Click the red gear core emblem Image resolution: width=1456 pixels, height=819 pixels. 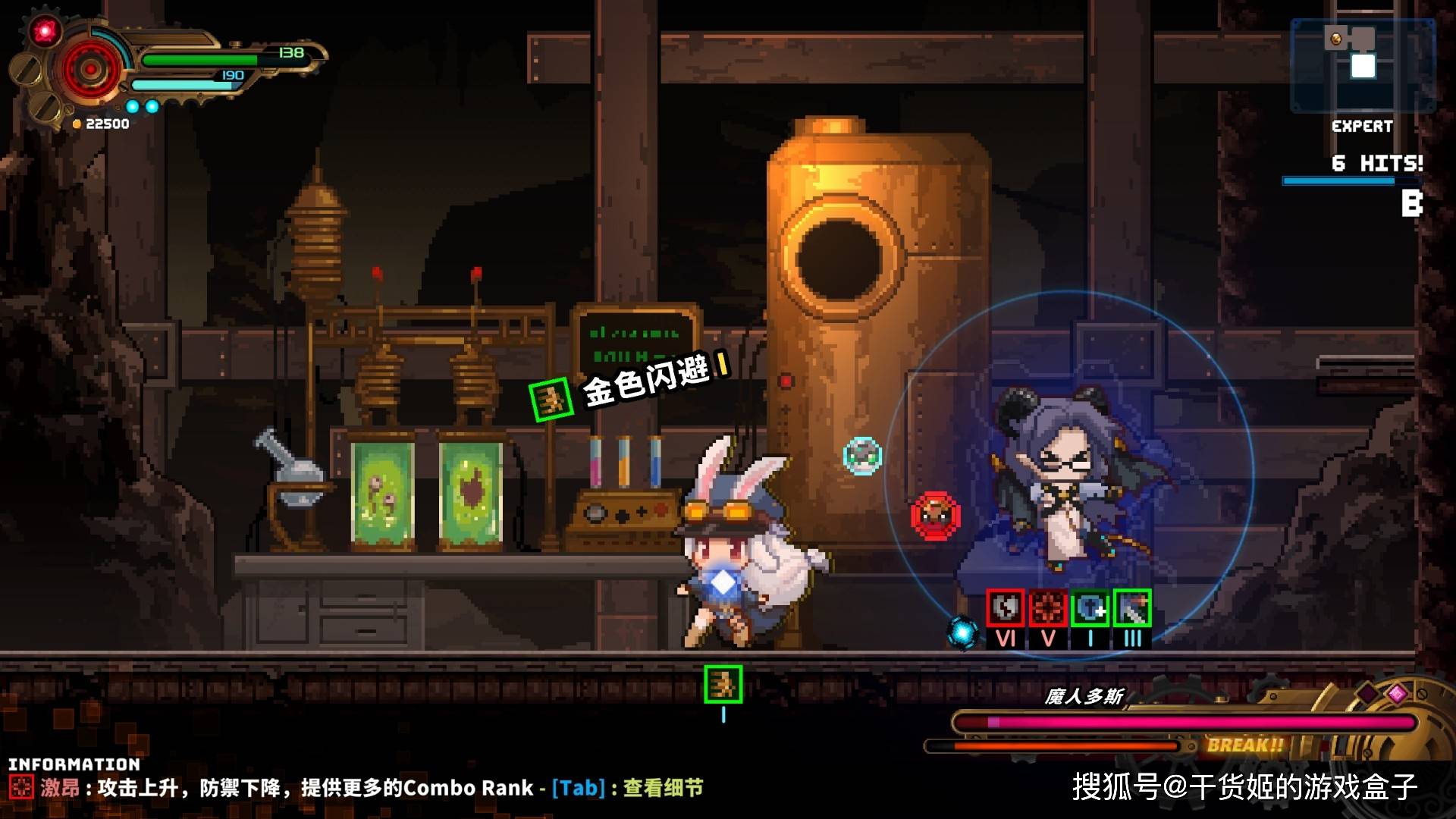click(90, 70)
